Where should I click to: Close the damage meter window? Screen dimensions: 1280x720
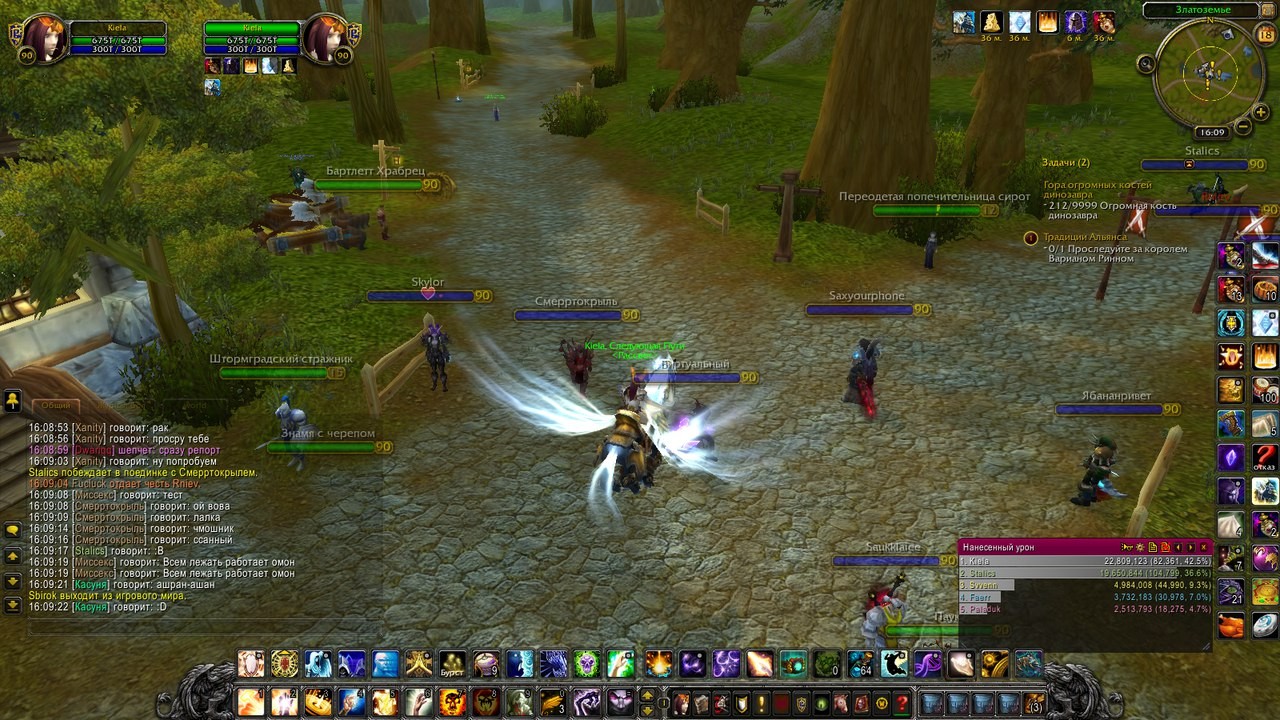(1204, 547)
